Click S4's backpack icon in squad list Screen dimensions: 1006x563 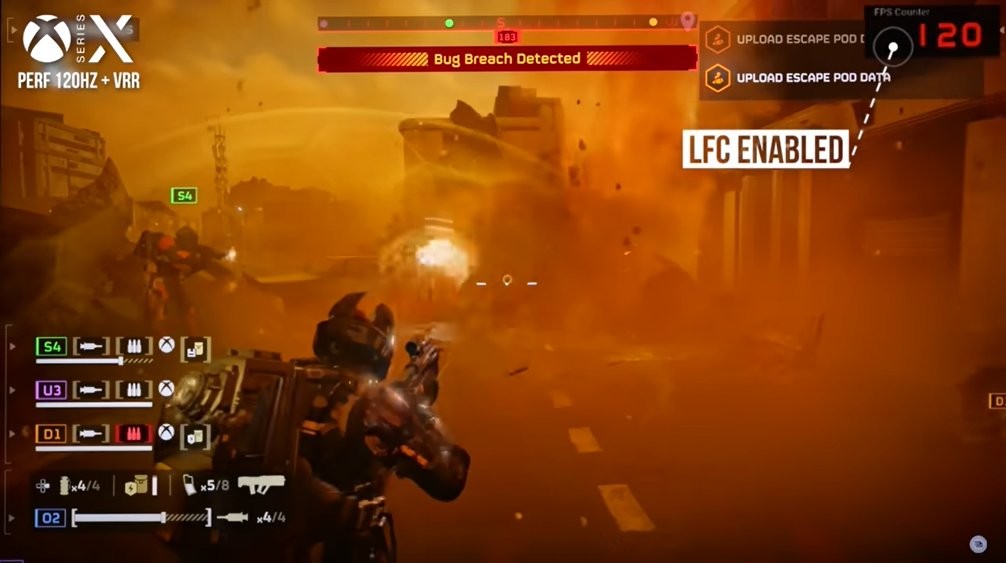coord(196,350)
